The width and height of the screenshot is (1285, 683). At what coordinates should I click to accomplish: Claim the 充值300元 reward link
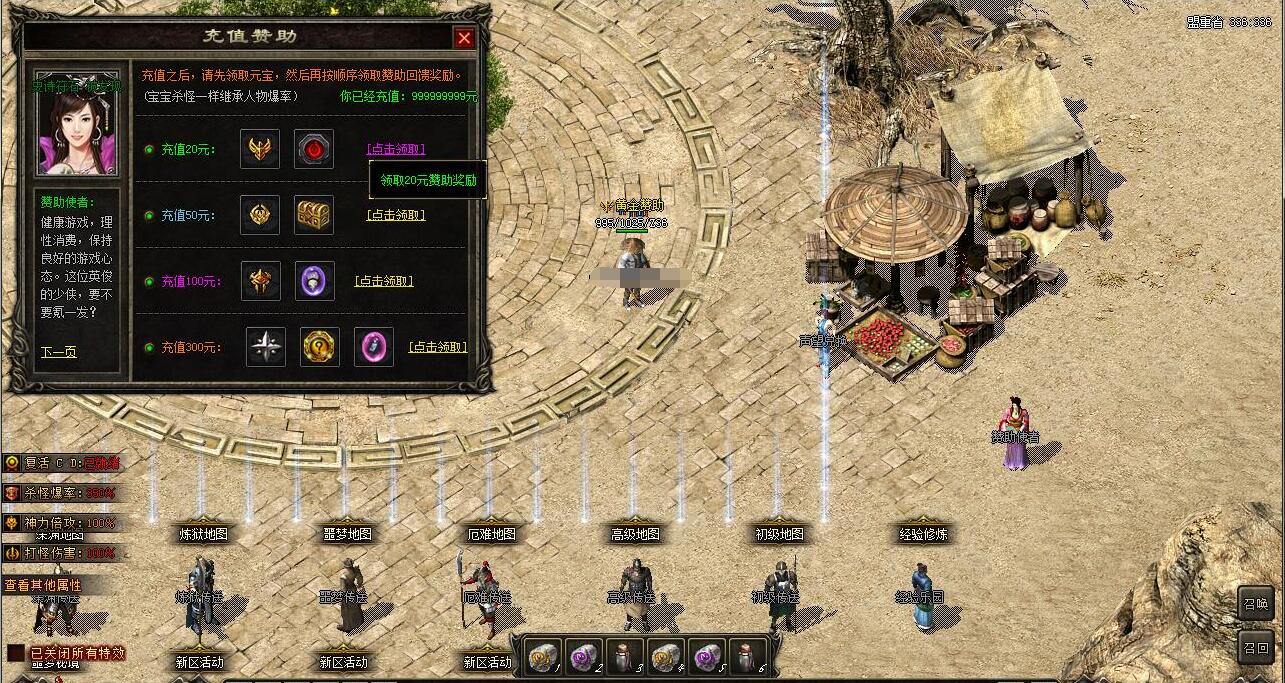438,347
